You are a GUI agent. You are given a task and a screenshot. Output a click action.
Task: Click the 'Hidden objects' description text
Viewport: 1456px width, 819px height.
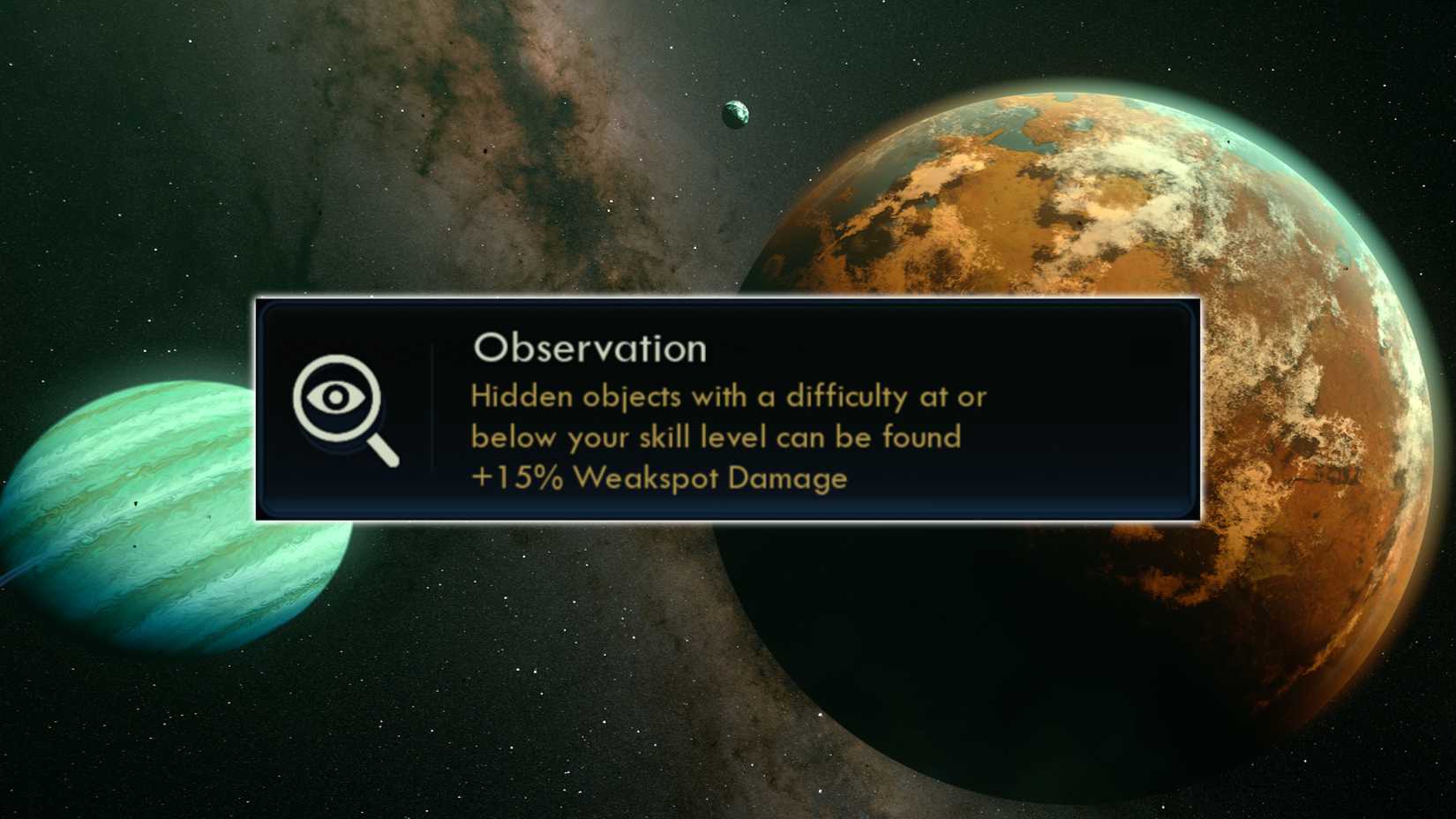click(728, 396)
